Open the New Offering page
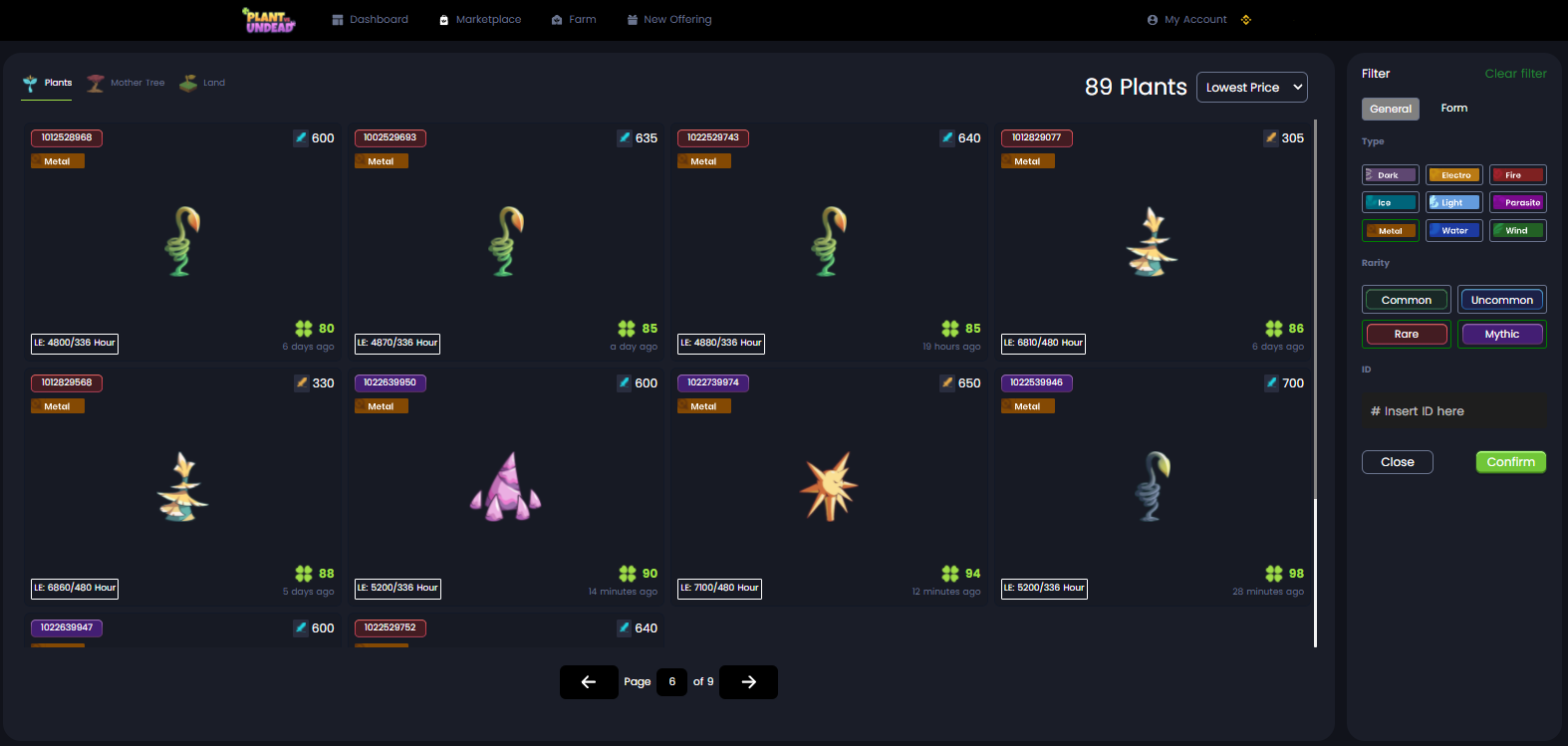1568x746 pixels. (669, 20)
